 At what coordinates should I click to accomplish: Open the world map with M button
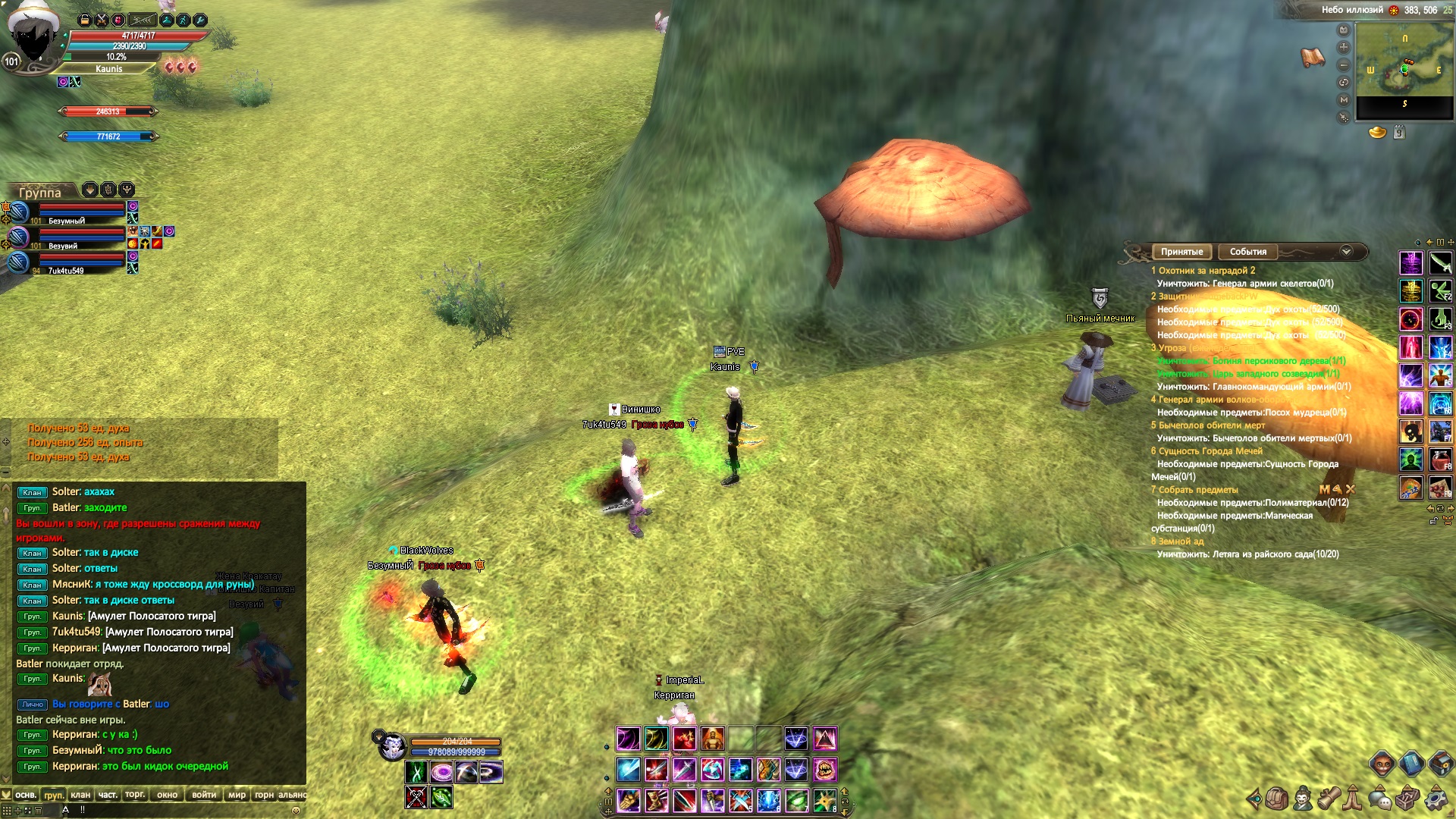1344,99
